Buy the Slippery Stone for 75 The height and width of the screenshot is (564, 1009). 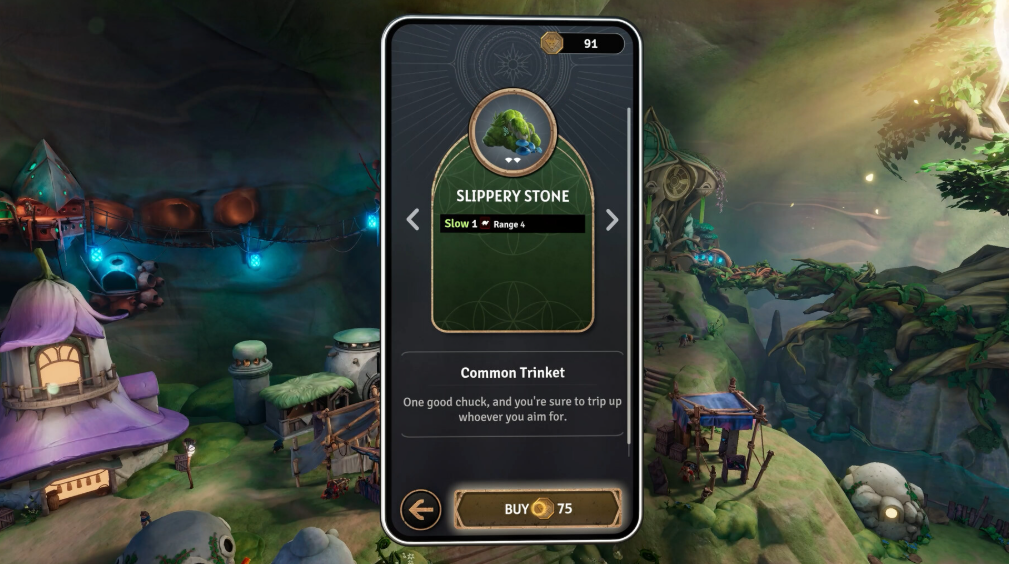538,509
